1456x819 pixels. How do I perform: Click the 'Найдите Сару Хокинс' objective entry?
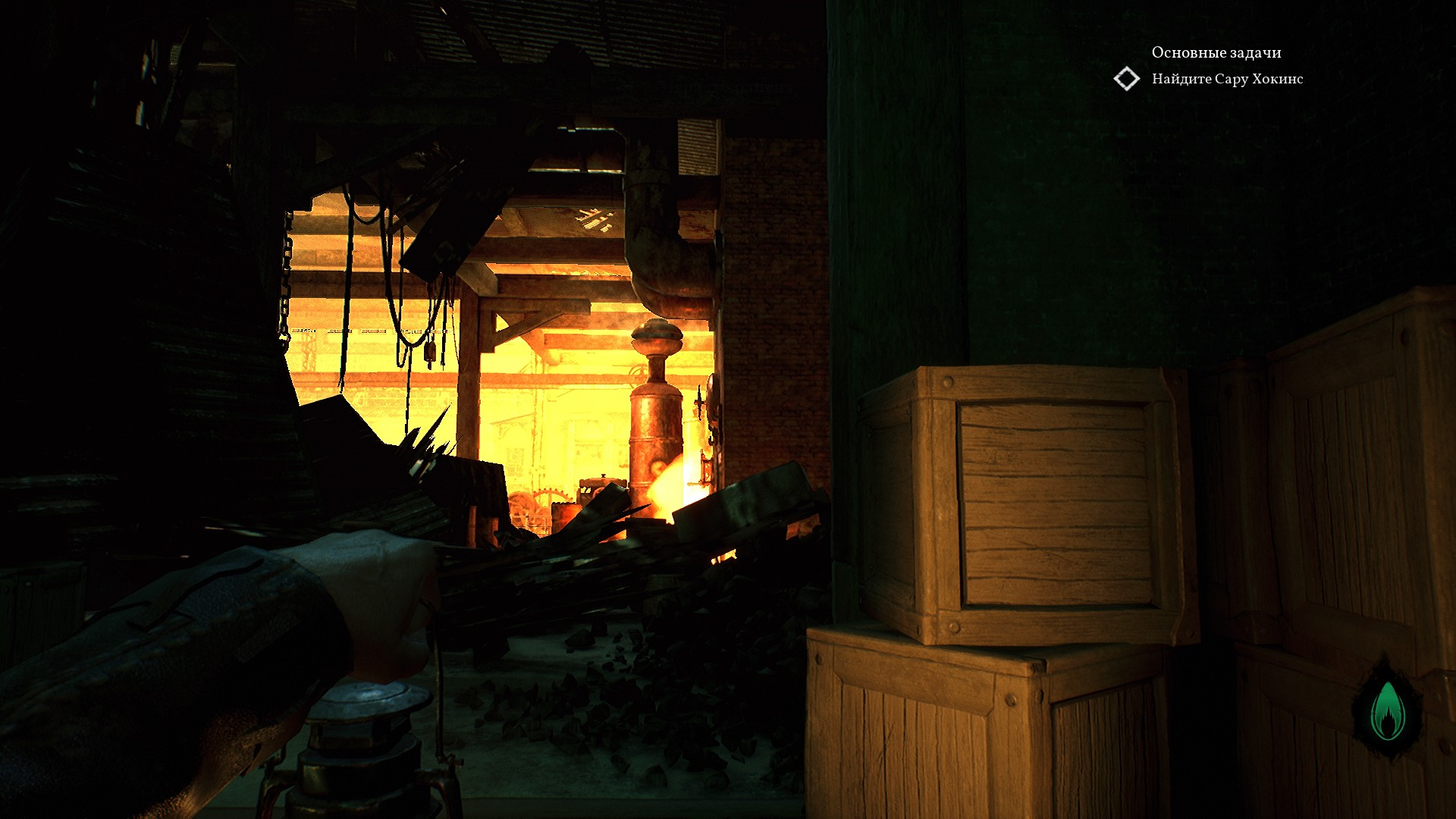pyautogui.click(x=1227, y=79)
